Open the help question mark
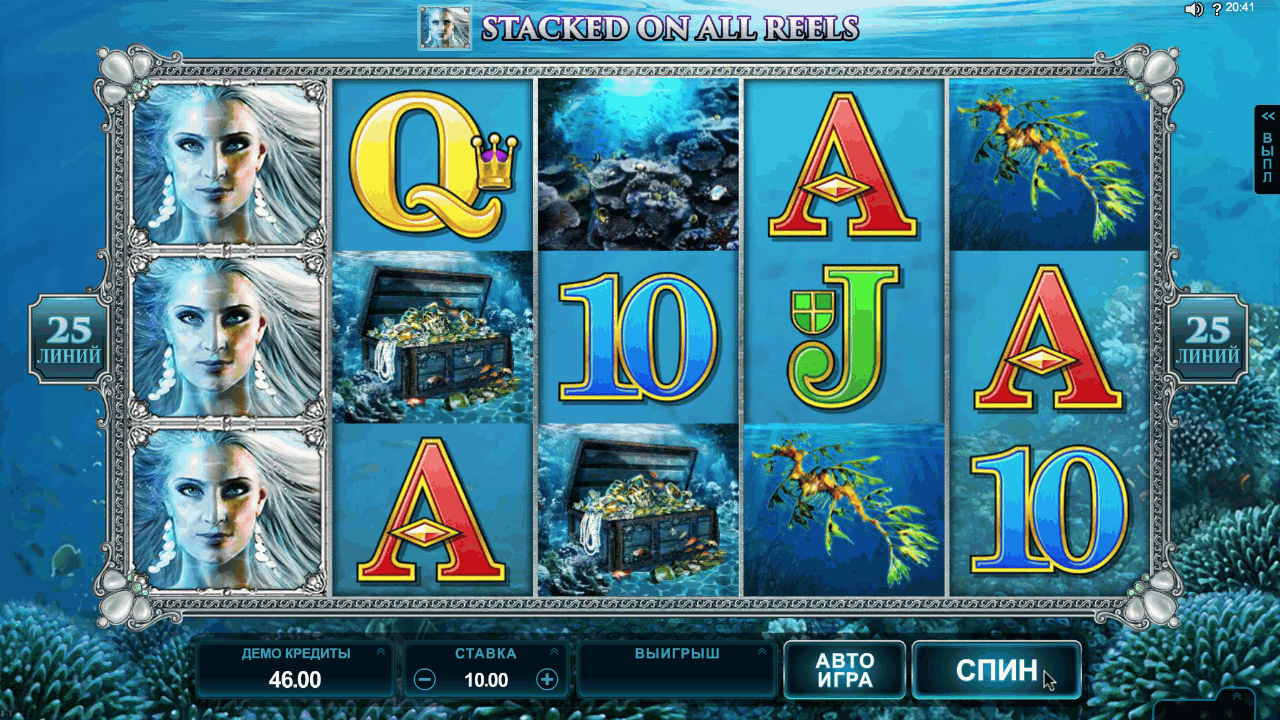The image size is (1280, 720). pyautogui.click(x=1217, y=9)
